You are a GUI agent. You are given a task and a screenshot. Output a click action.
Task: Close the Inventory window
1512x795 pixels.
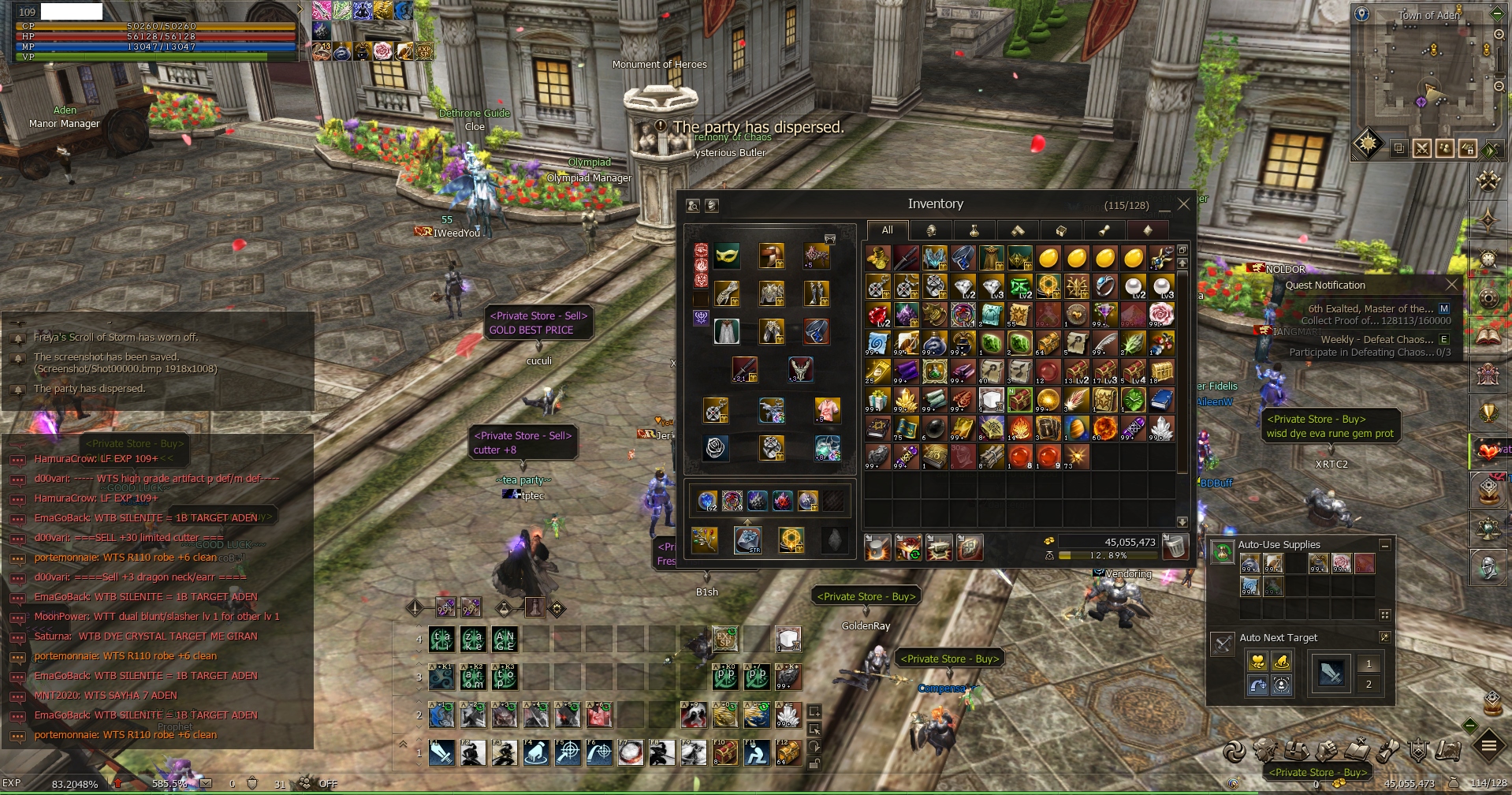point(1183,204)
